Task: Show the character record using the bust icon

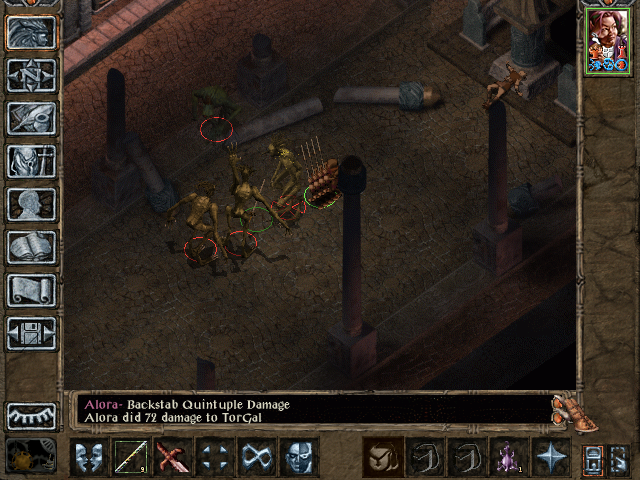Action: (32, 204)
